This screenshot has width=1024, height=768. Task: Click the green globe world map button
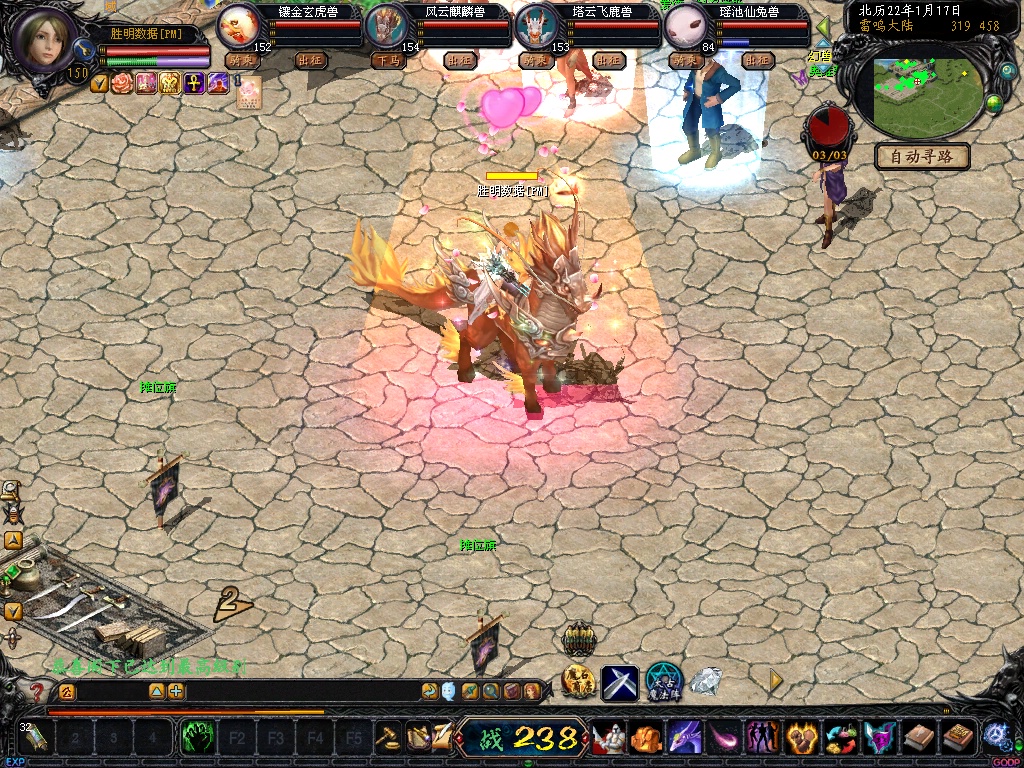(994, 103)
